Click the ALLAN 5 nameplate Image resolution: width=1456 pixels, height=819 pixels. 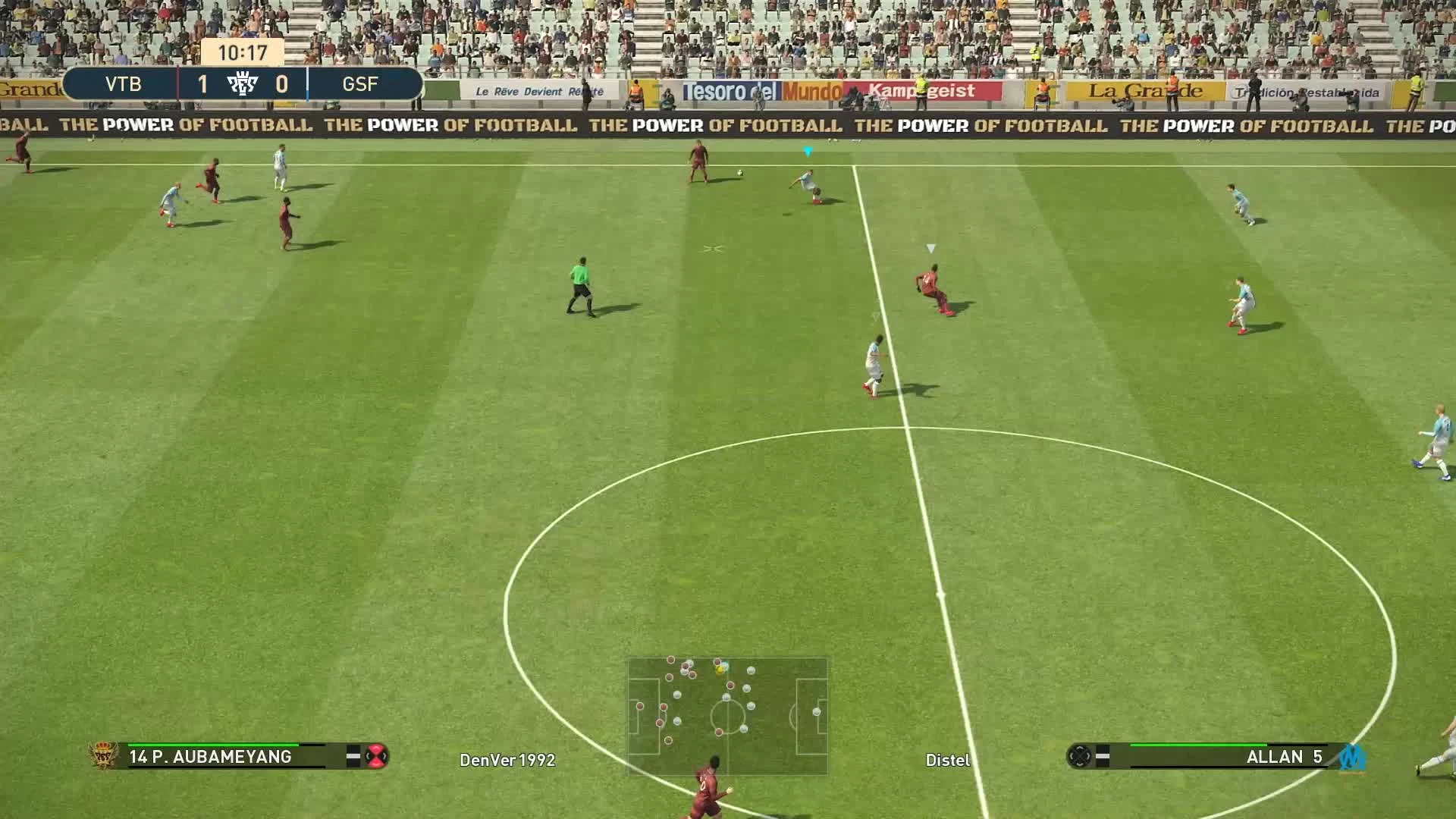coord(1284,757)
